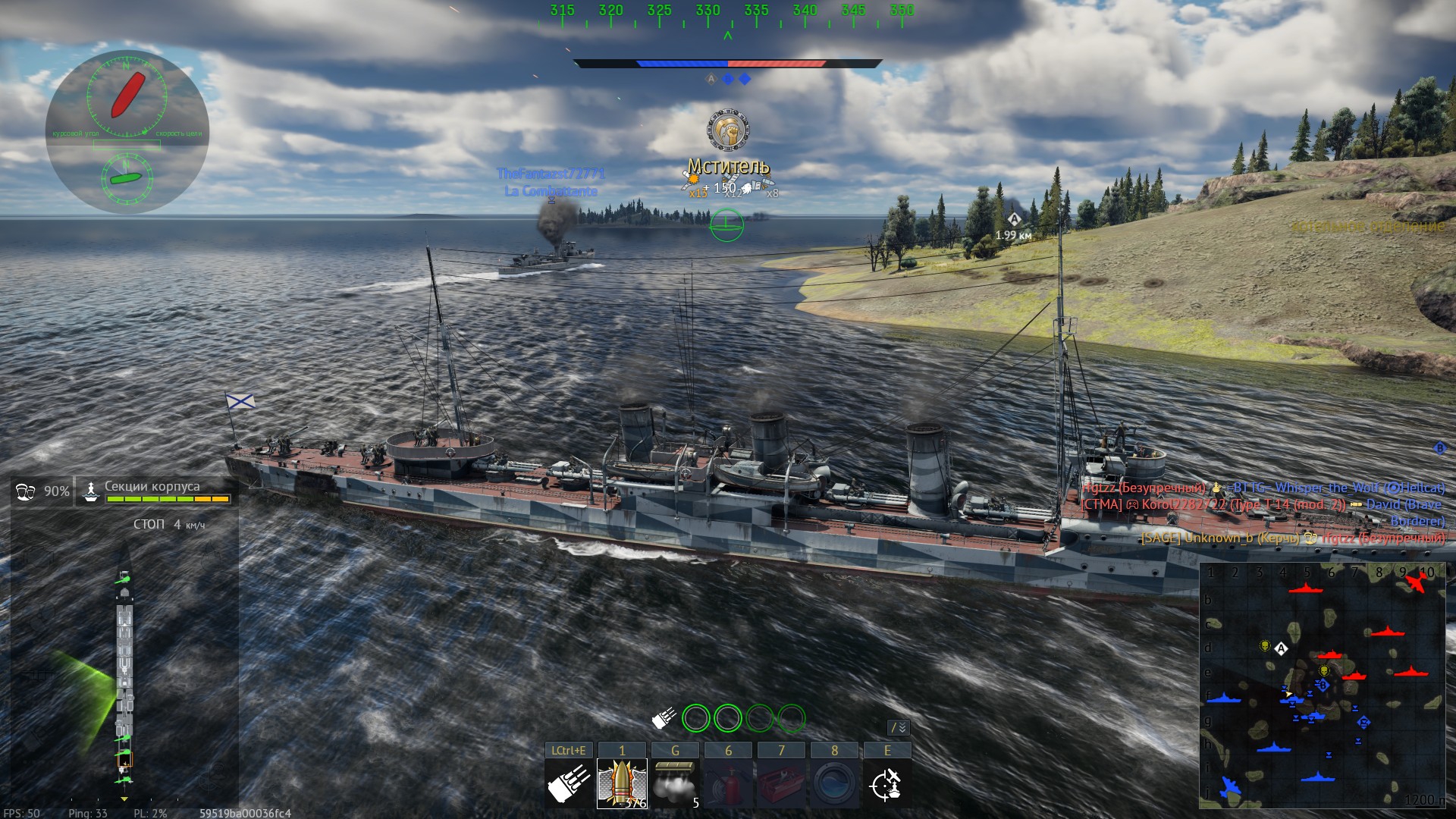Click the target ship compass indicator
1456x819 pixels.
click(127, 96)
